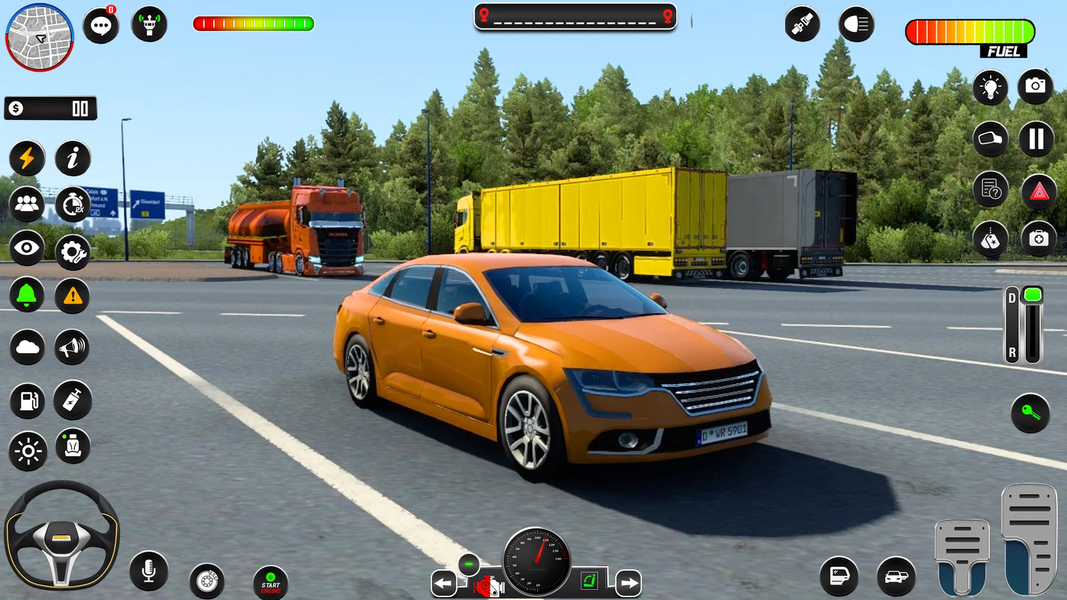Pause the game
Viewport: 1067px width, 600px height.
(1037, 138)
